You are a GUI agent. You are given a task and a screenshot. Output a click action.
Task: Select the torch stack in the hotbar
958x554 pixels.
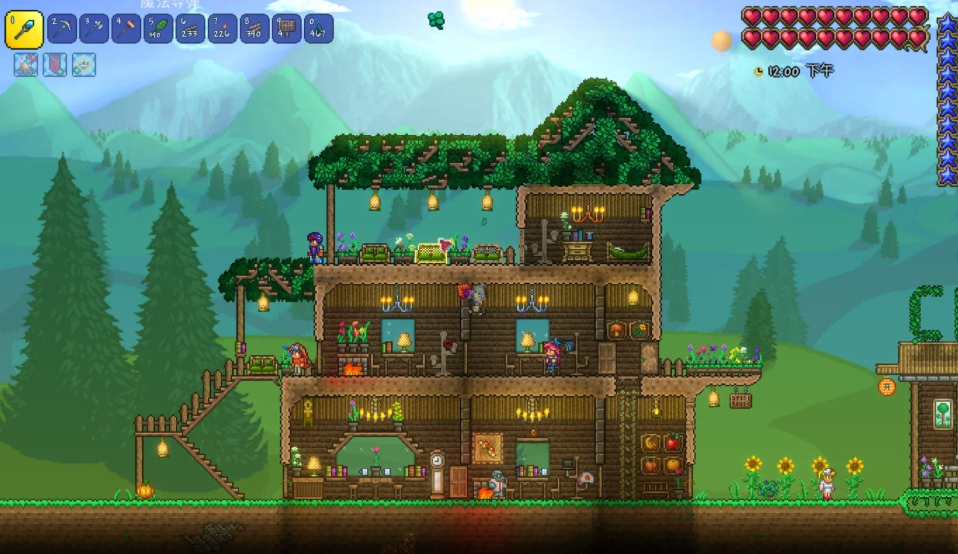(222, 29)
